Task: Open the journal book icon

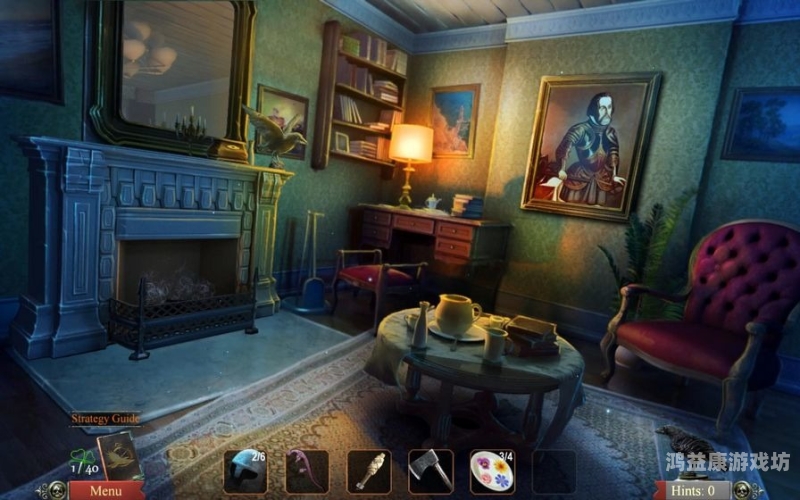Action: pyautogui.click(x=120, y=454)
